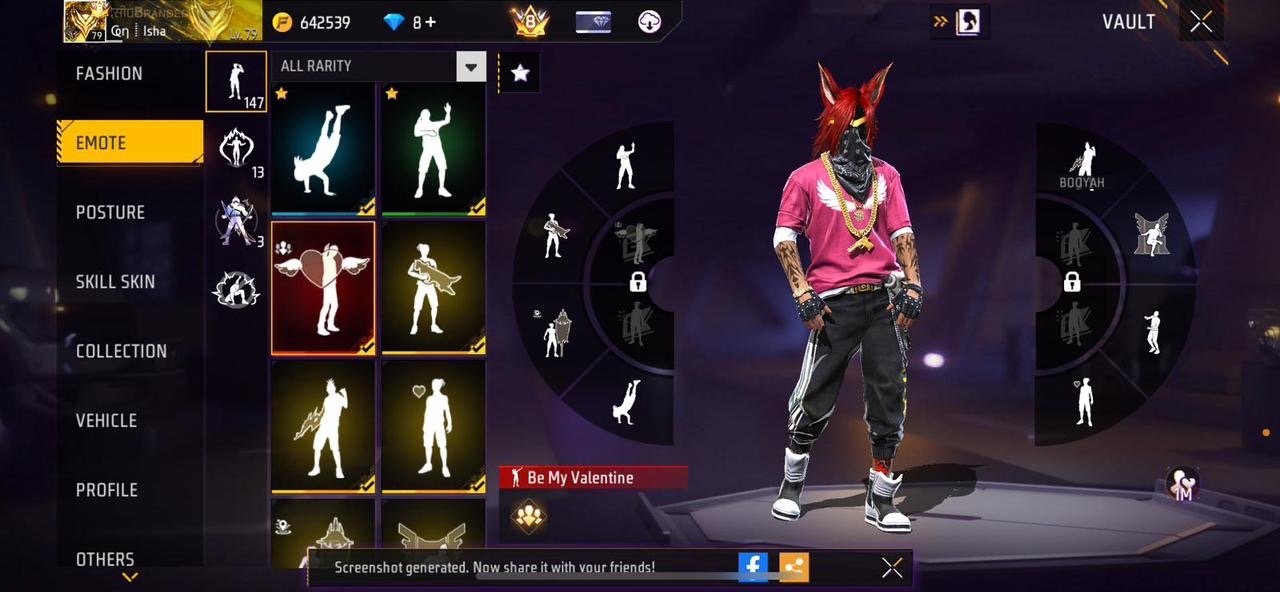Open the Others menu entry
The height and width of the screenshot is (592, 1280).
105,558
